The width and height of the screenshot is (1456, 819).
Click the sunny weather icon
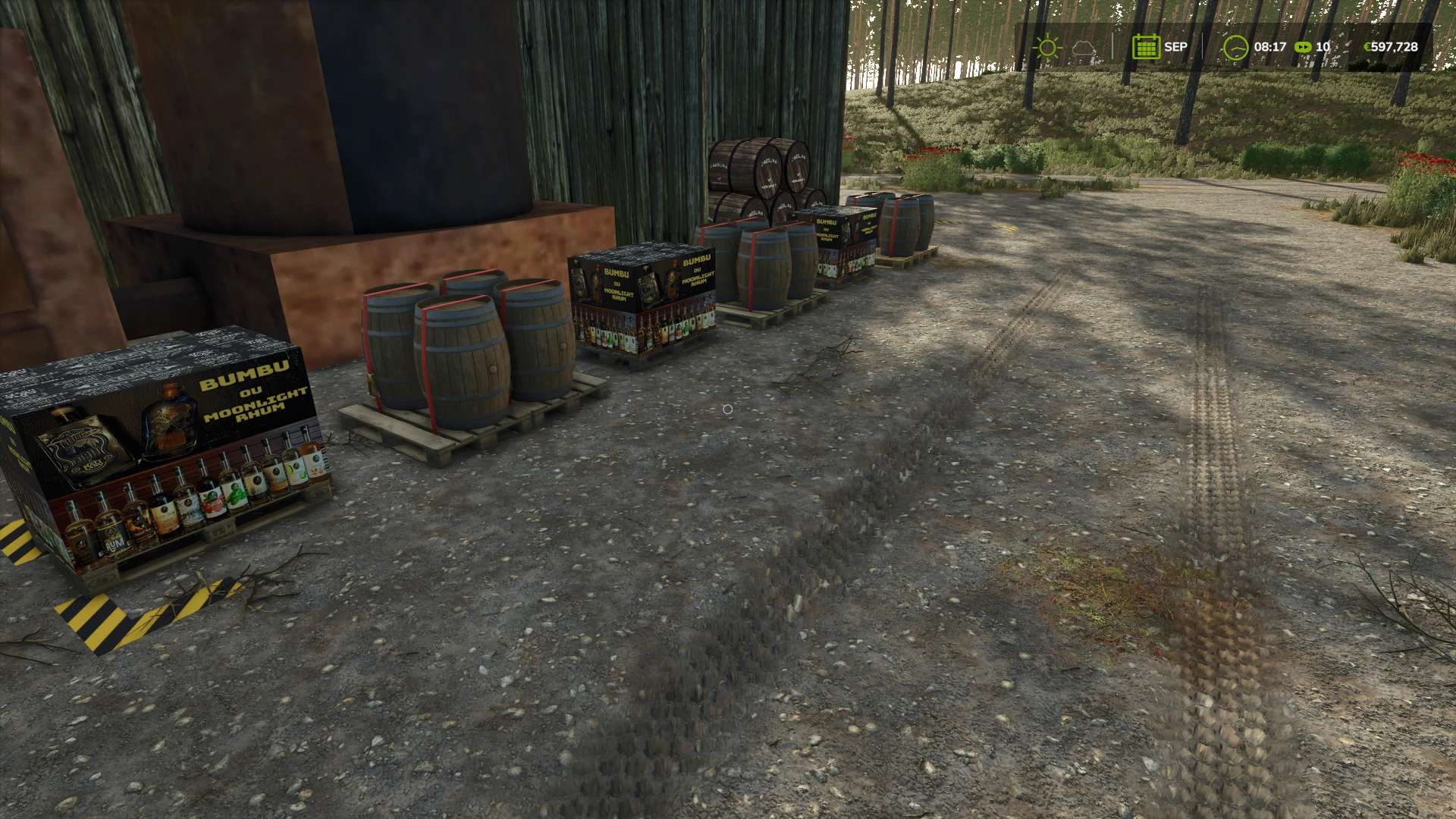1047,47
